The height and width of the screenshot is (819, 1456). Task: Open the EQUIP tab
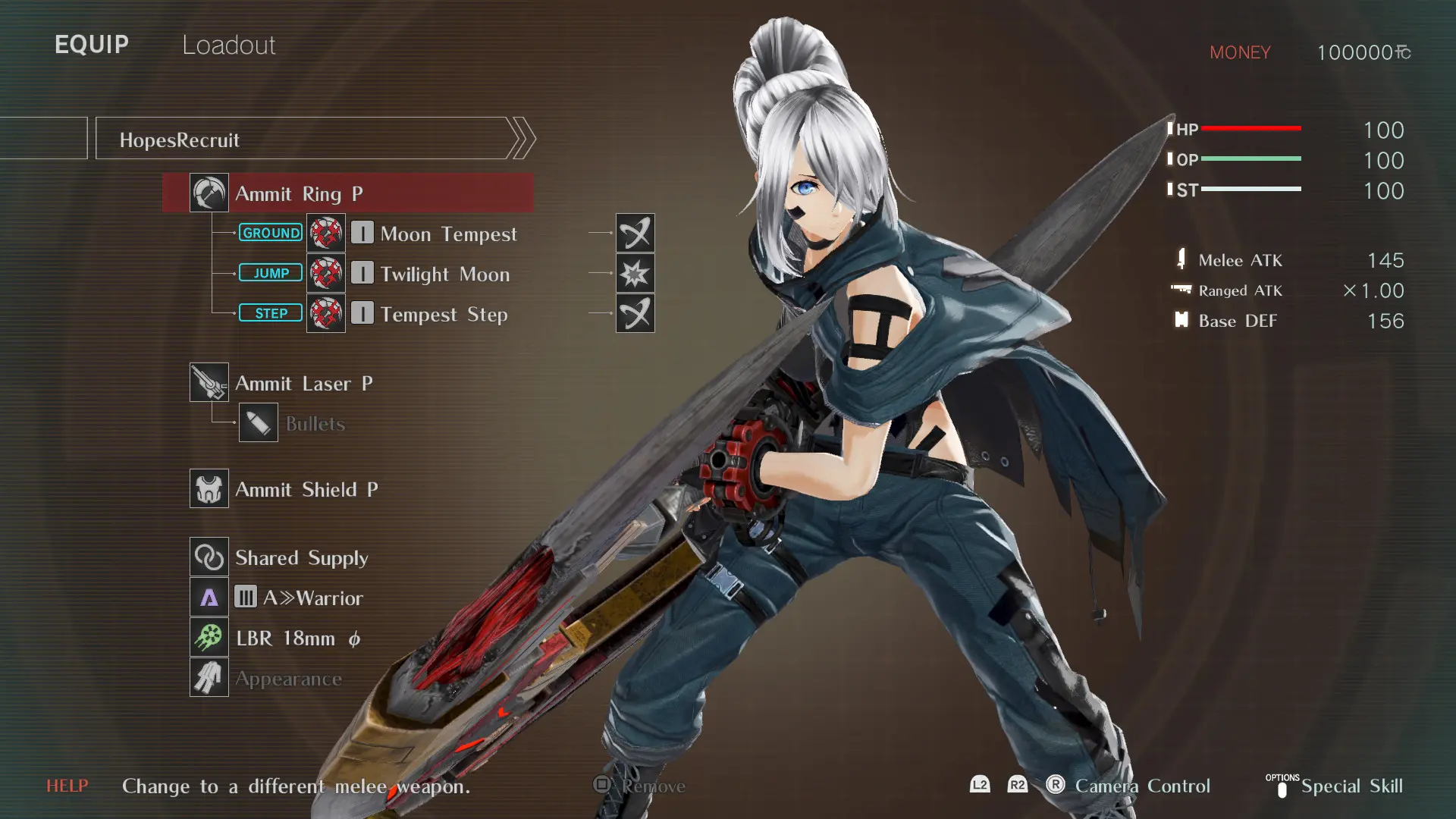[x=92, y=45]
